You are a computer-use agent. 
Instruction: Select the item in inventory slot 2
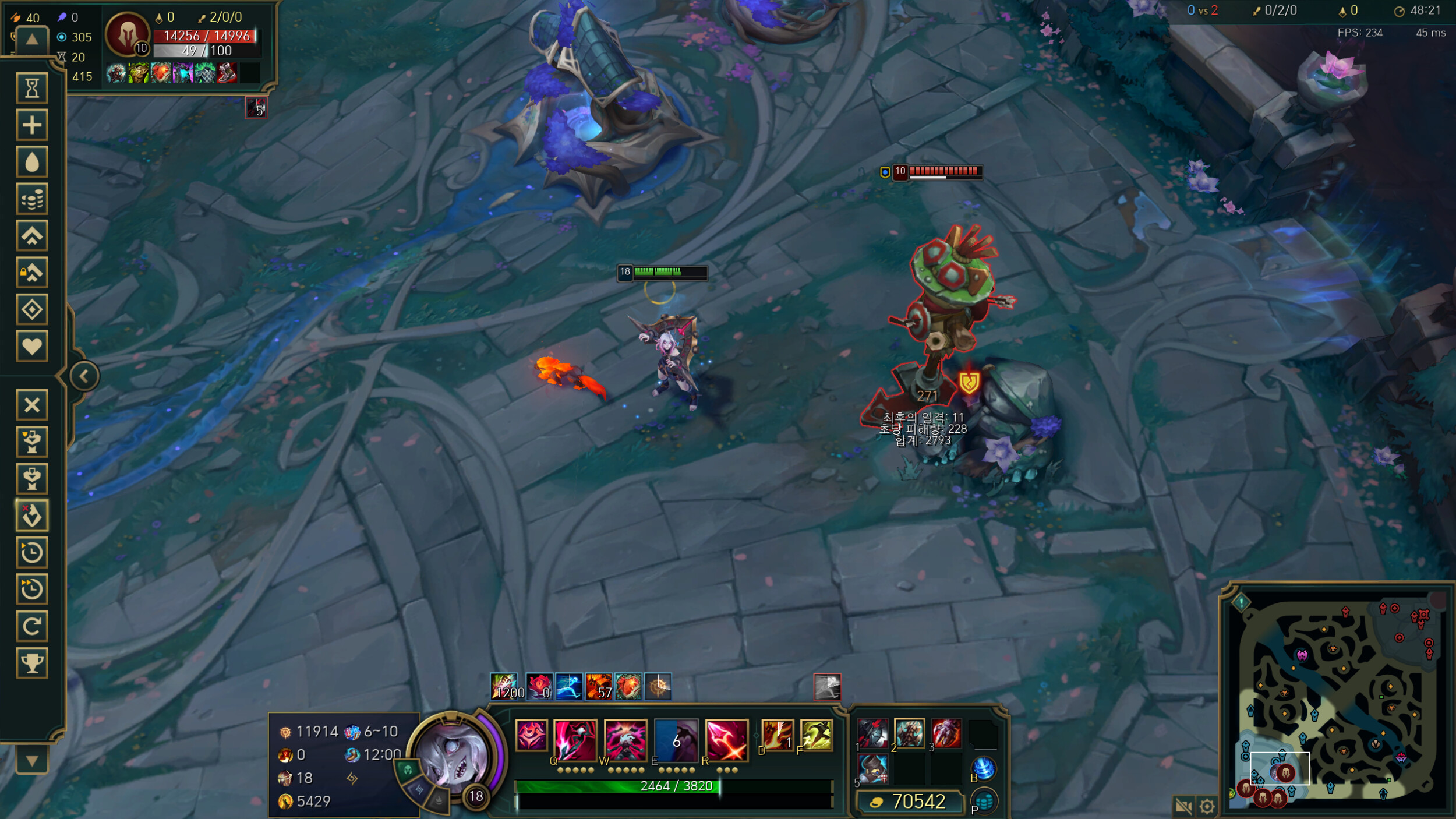click(909, 733)
